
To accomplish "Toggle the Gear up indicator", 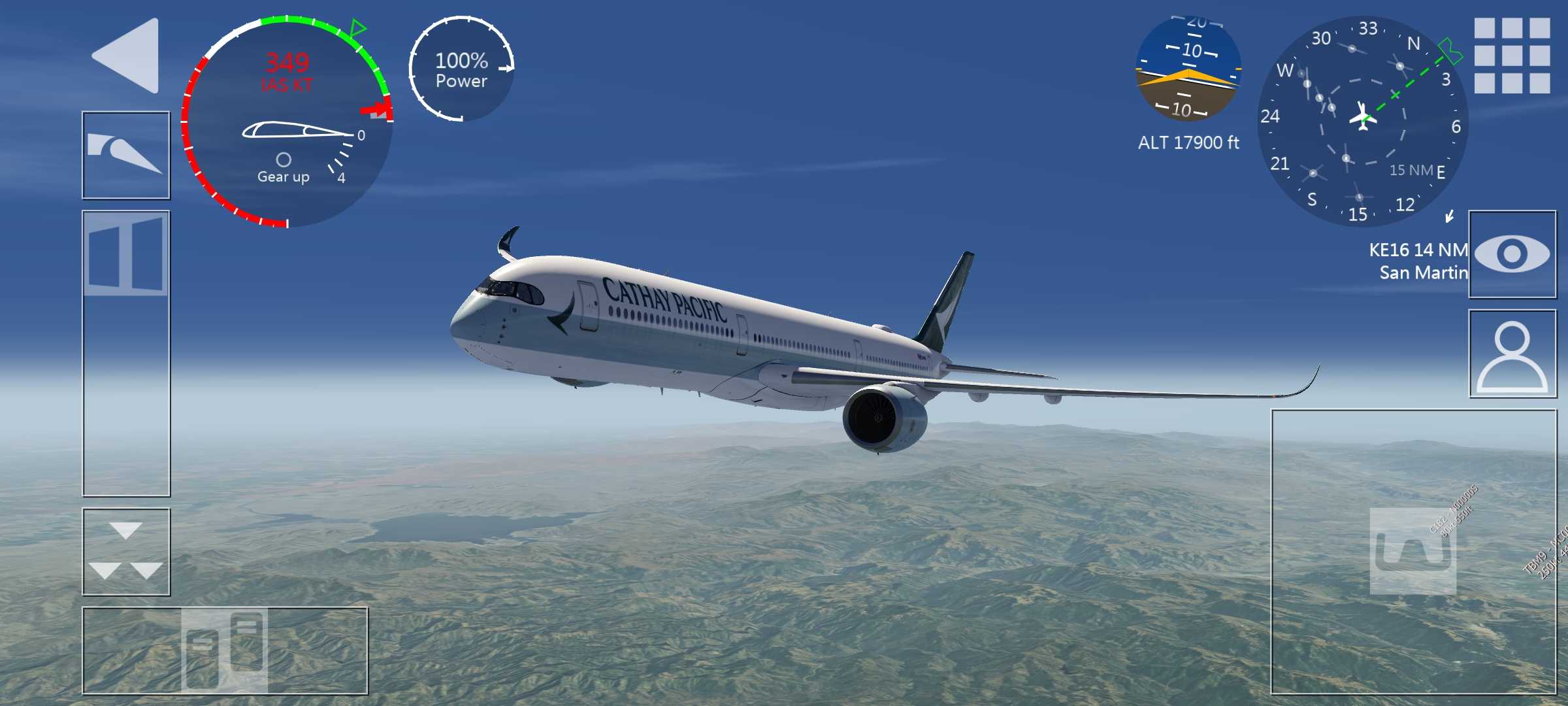I will (x=284, y=169).
